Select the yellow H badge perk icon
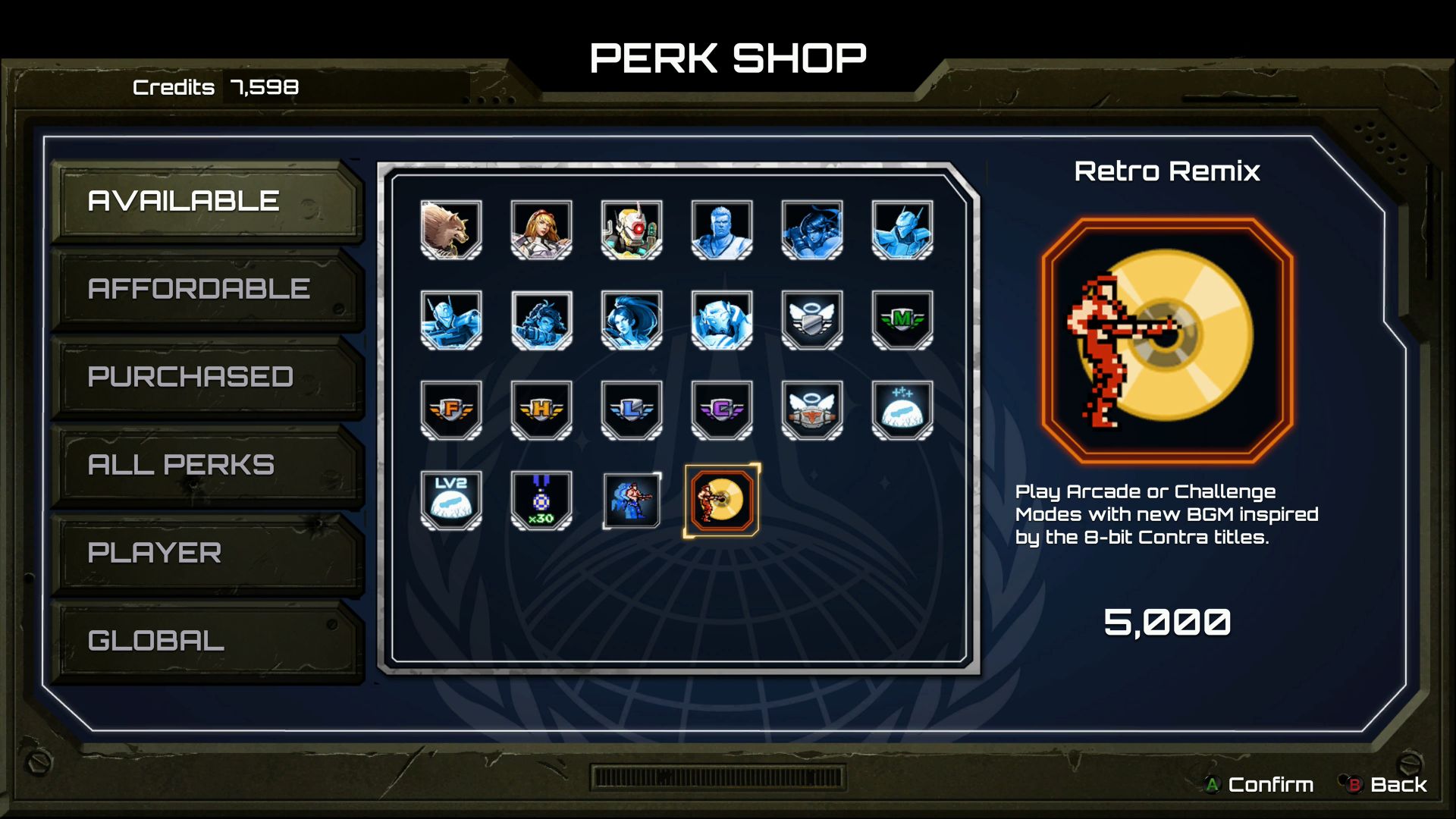This screenshot has width=1456, height=819. coord(541,411)
